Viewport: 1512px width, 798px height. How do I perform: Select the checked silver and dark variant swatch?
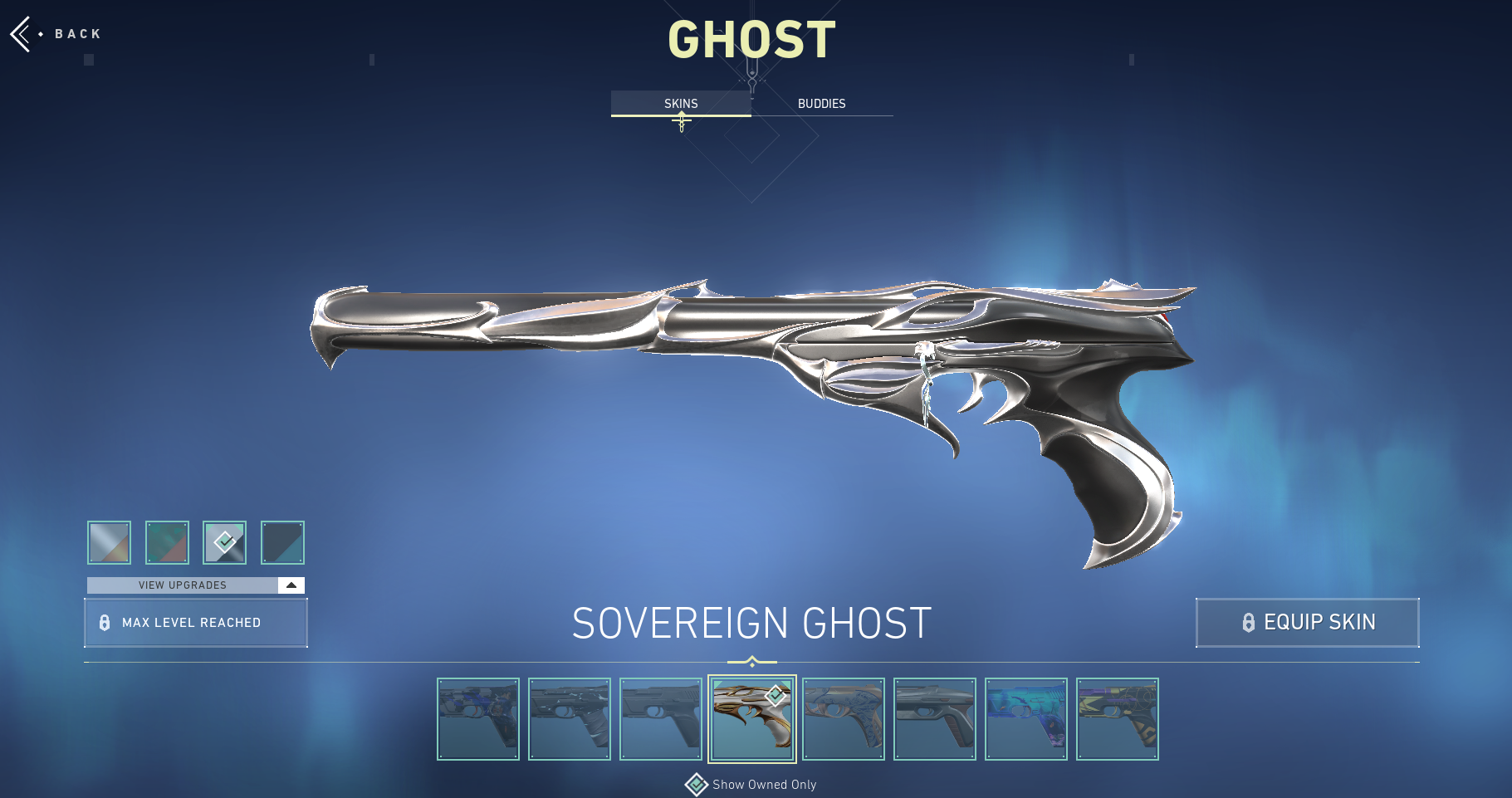[x=225, y=542]
